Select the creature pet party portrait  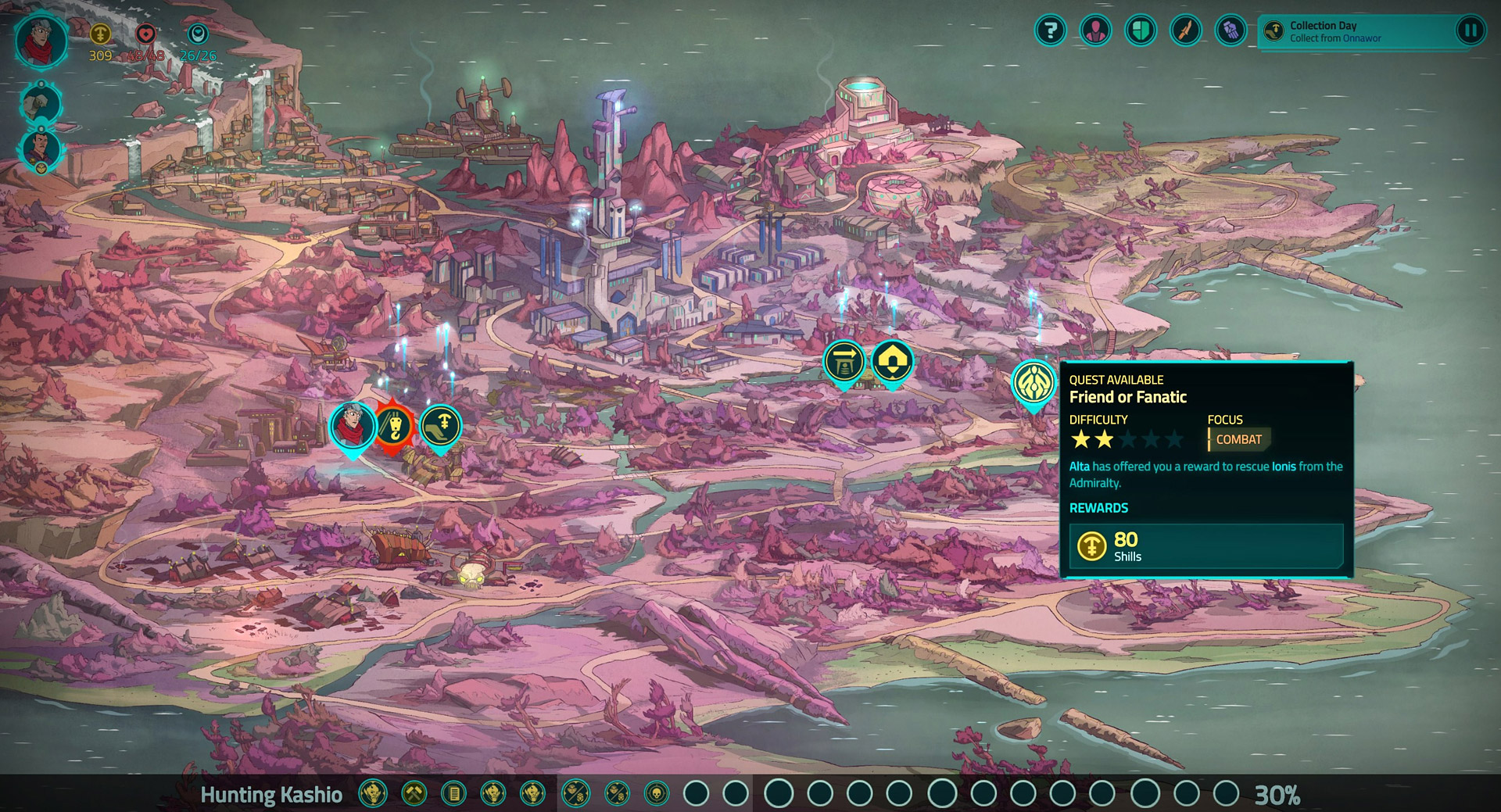(41, 103)
